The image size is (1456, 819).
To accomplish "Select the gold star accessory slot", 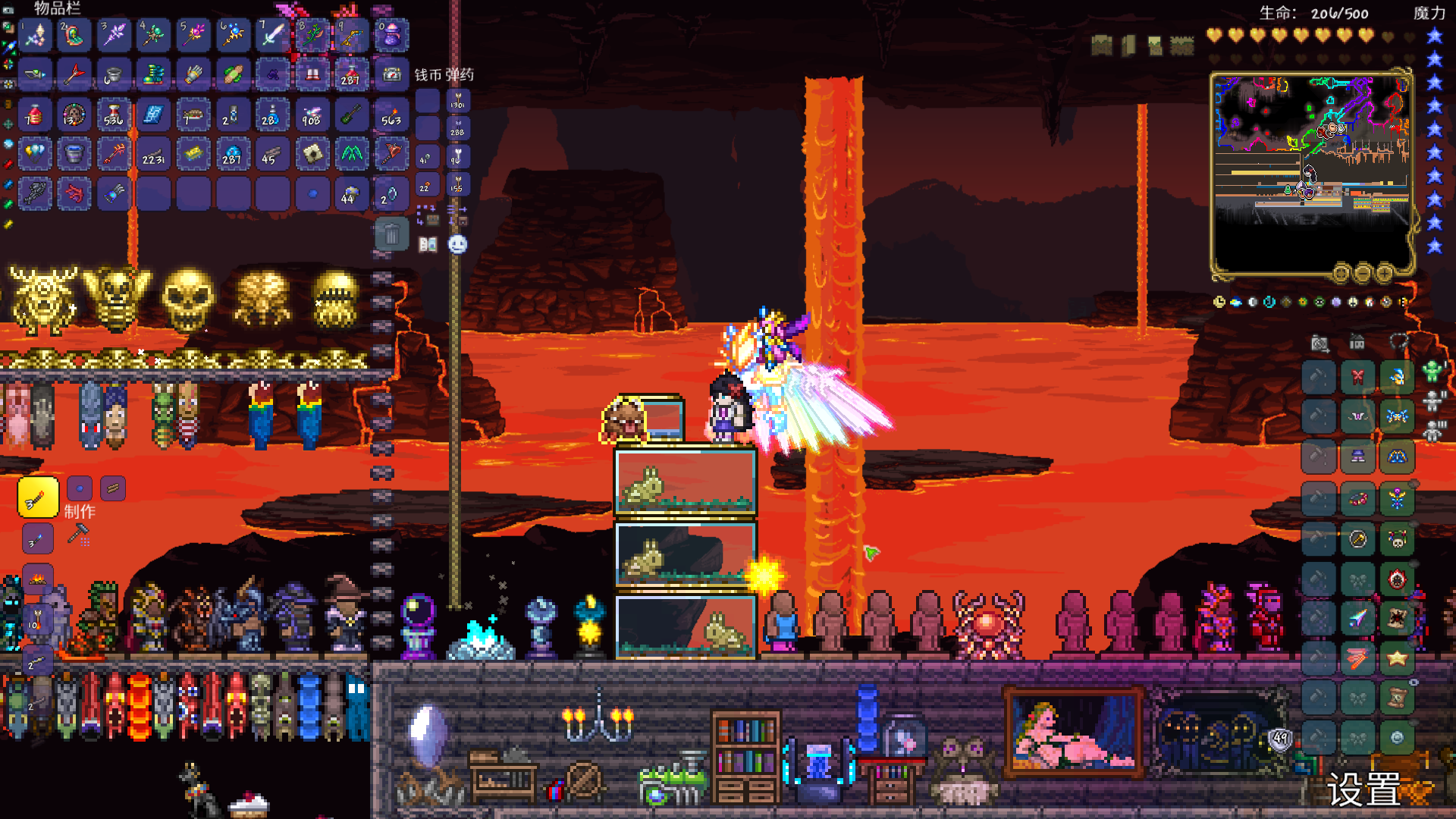I will pos(1397,658).
